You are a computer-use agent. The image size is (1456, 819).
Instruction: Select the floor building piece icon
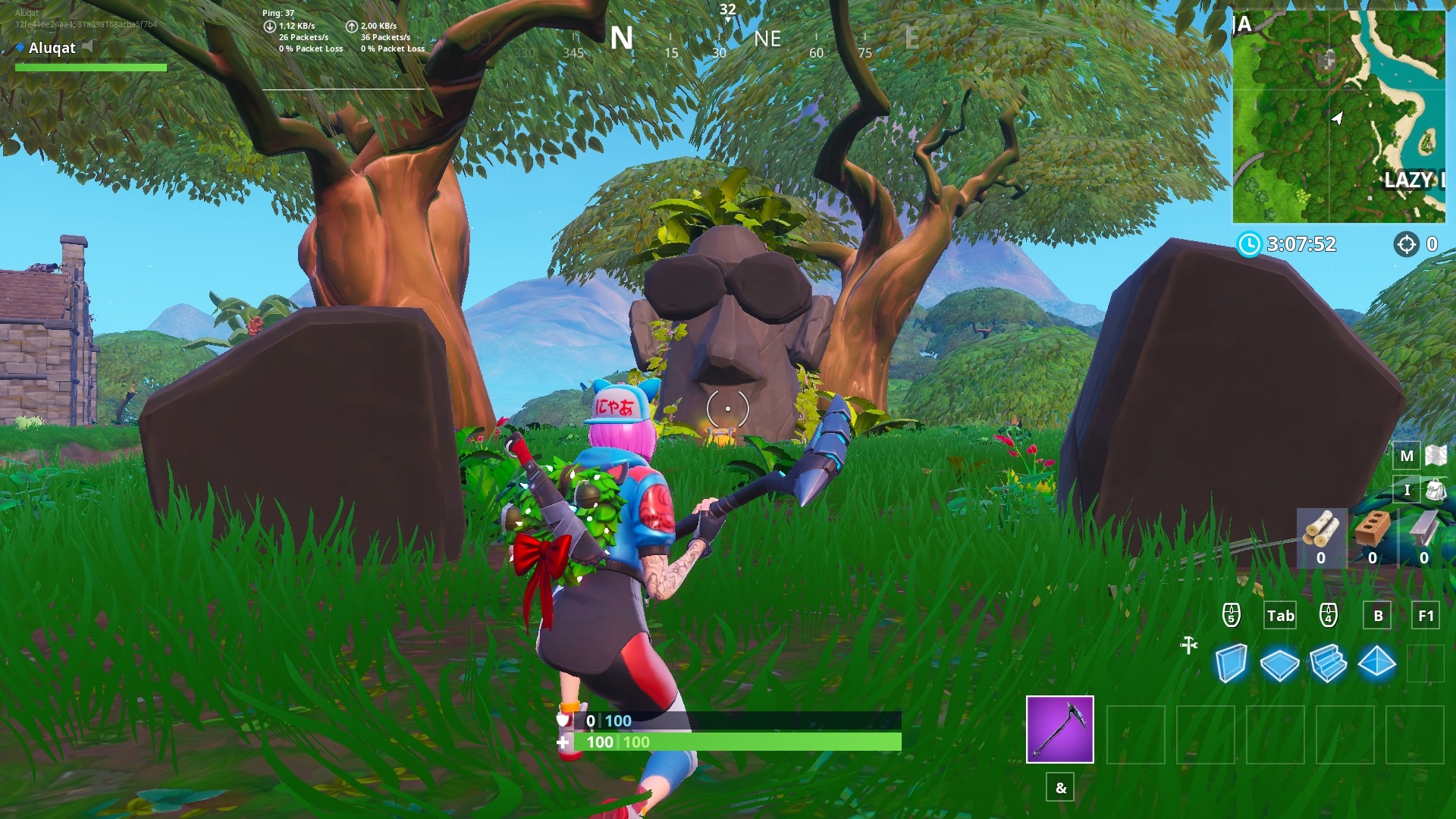(x=1280, y=663)
